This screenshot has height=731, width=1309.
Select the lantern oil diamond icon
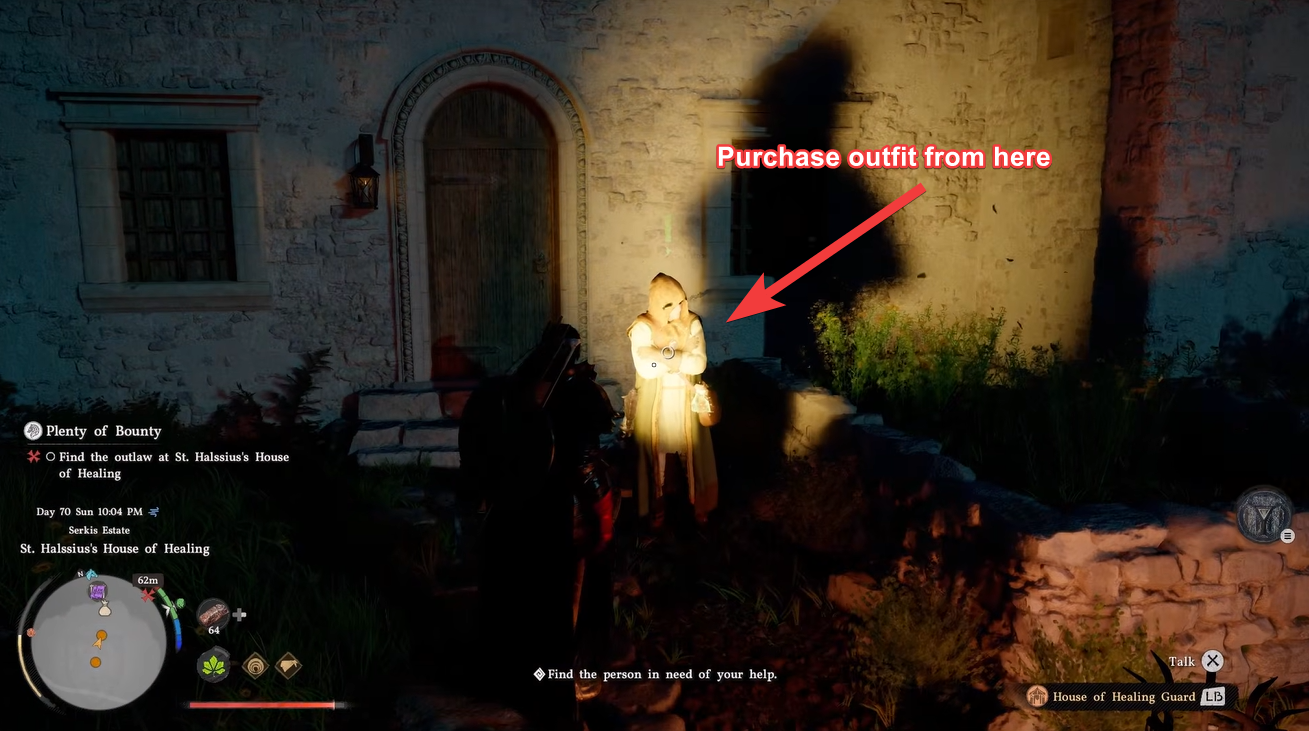(256, 666)
